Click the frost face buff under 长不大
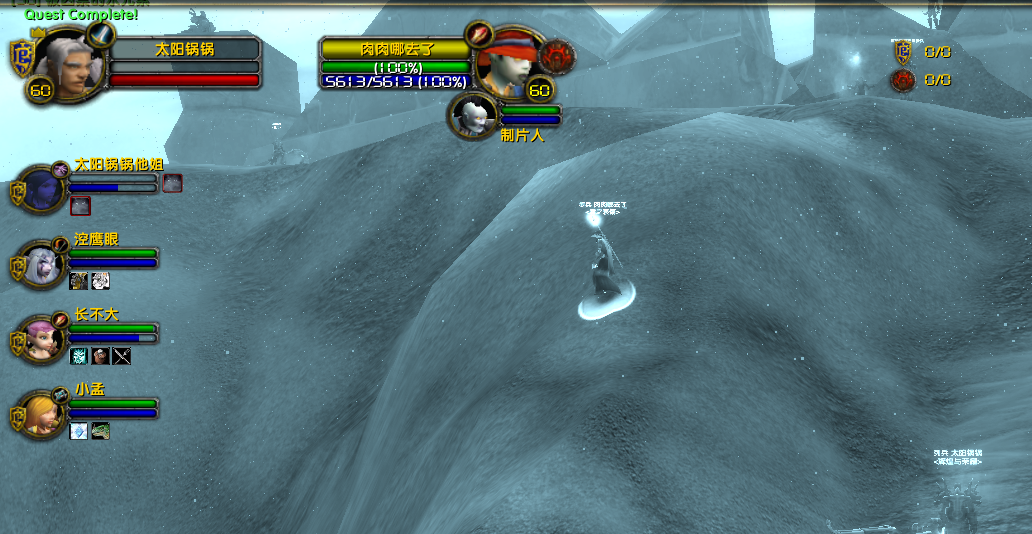 79,356
